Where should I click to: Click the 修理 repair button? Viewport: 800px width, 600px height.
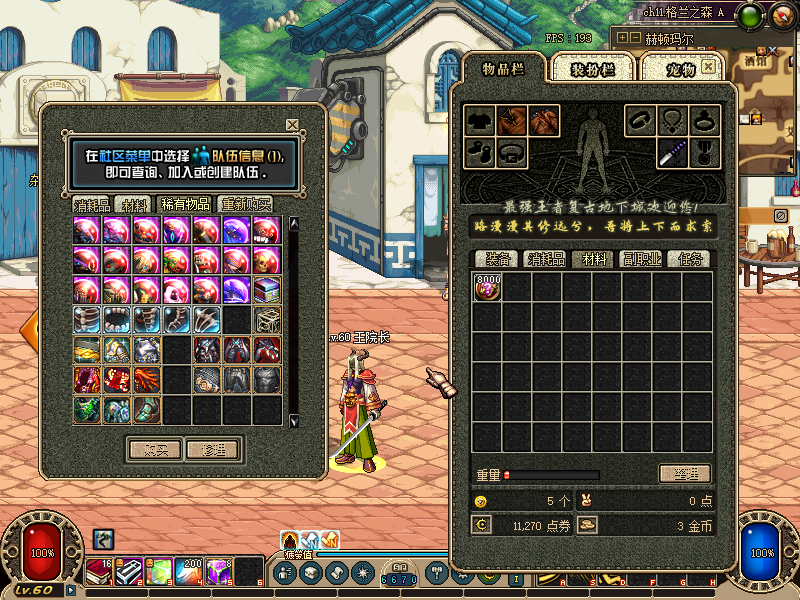212,450
